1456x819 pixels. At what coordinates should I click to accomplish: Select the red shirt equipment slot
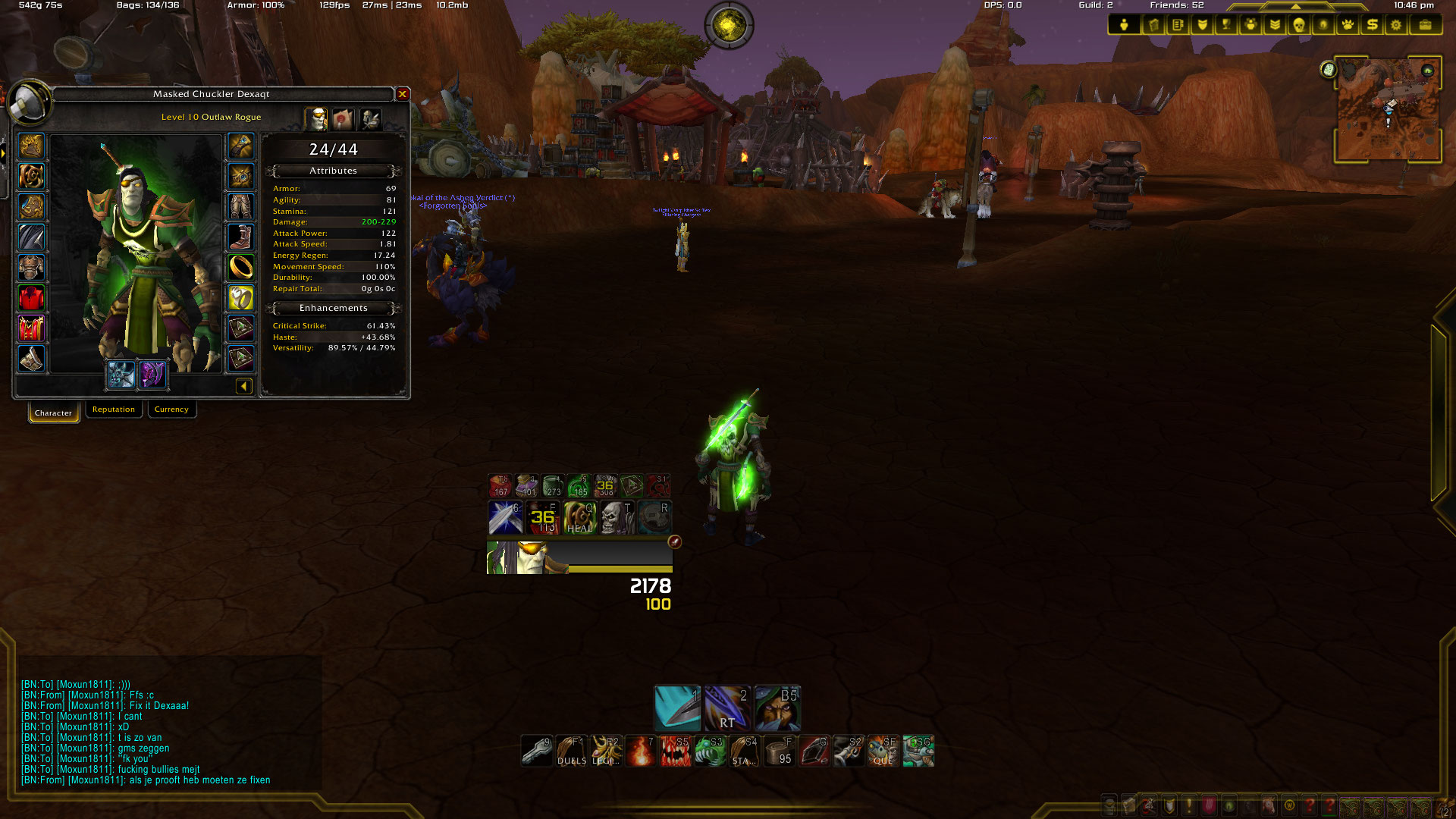(31, 298)
